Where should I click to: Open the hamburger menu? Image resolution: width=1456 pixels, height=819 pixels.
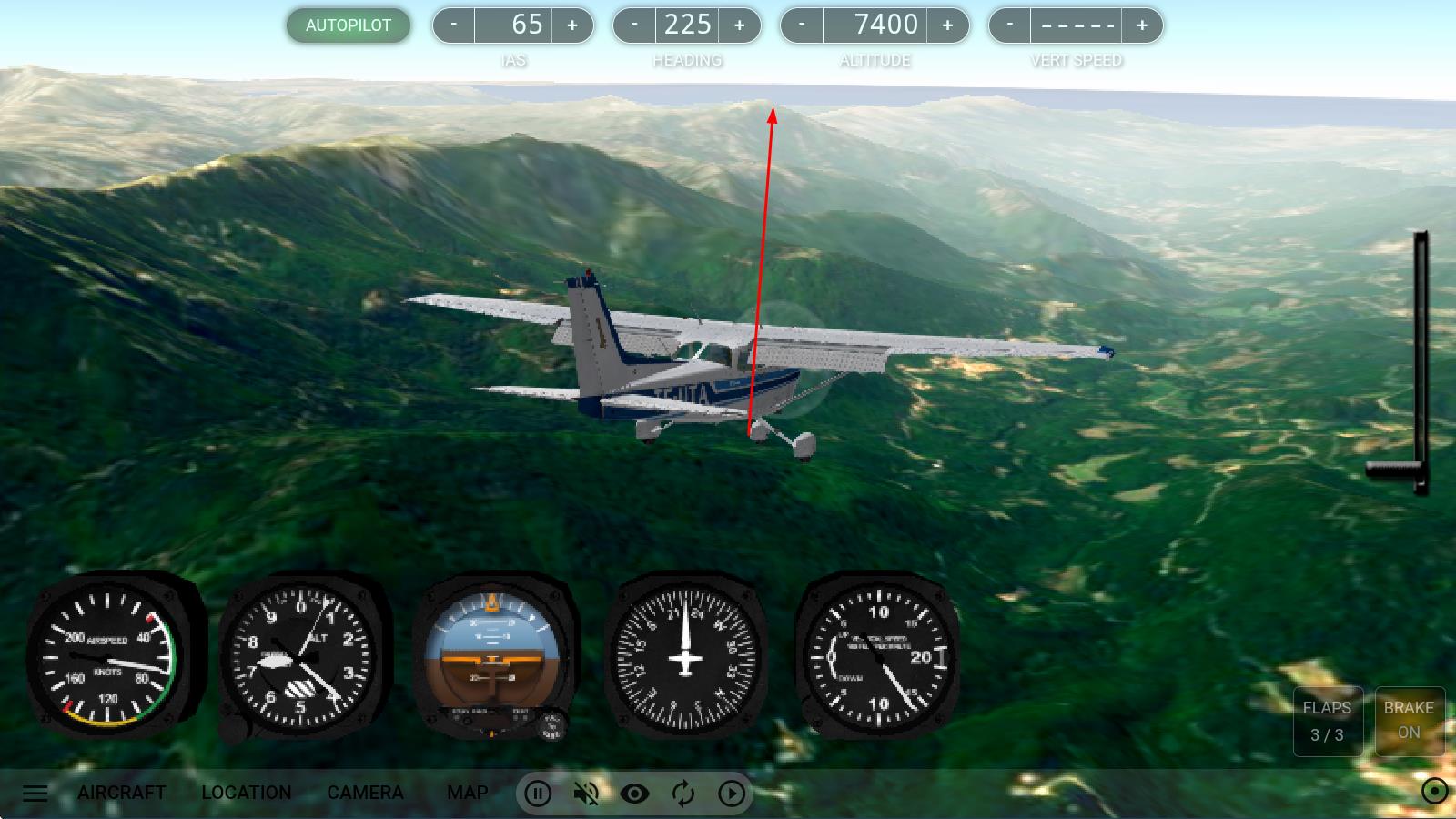(x=35, y=793)
